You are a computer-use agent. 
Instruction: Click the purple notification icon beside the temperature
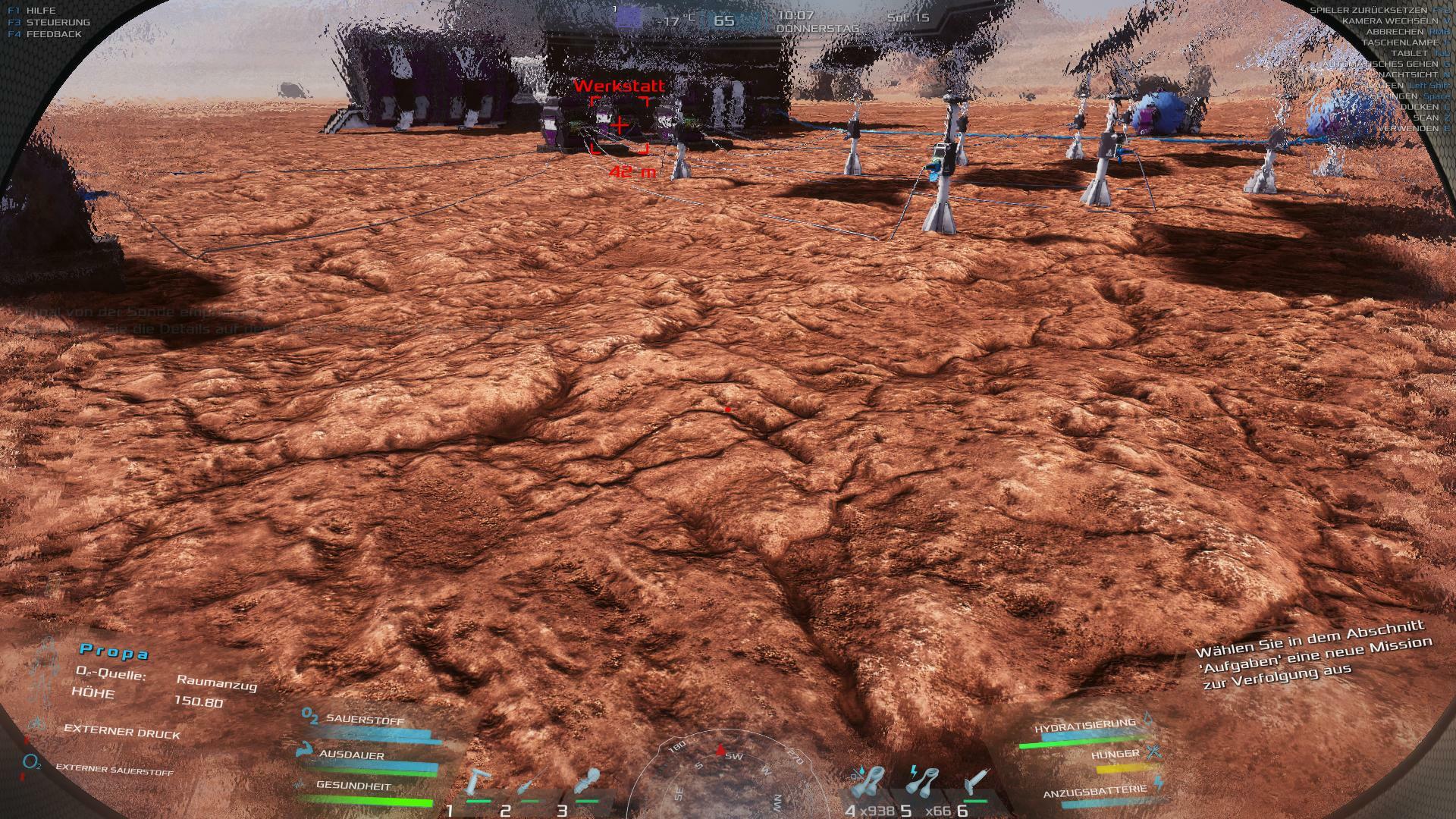click(628, 17)
